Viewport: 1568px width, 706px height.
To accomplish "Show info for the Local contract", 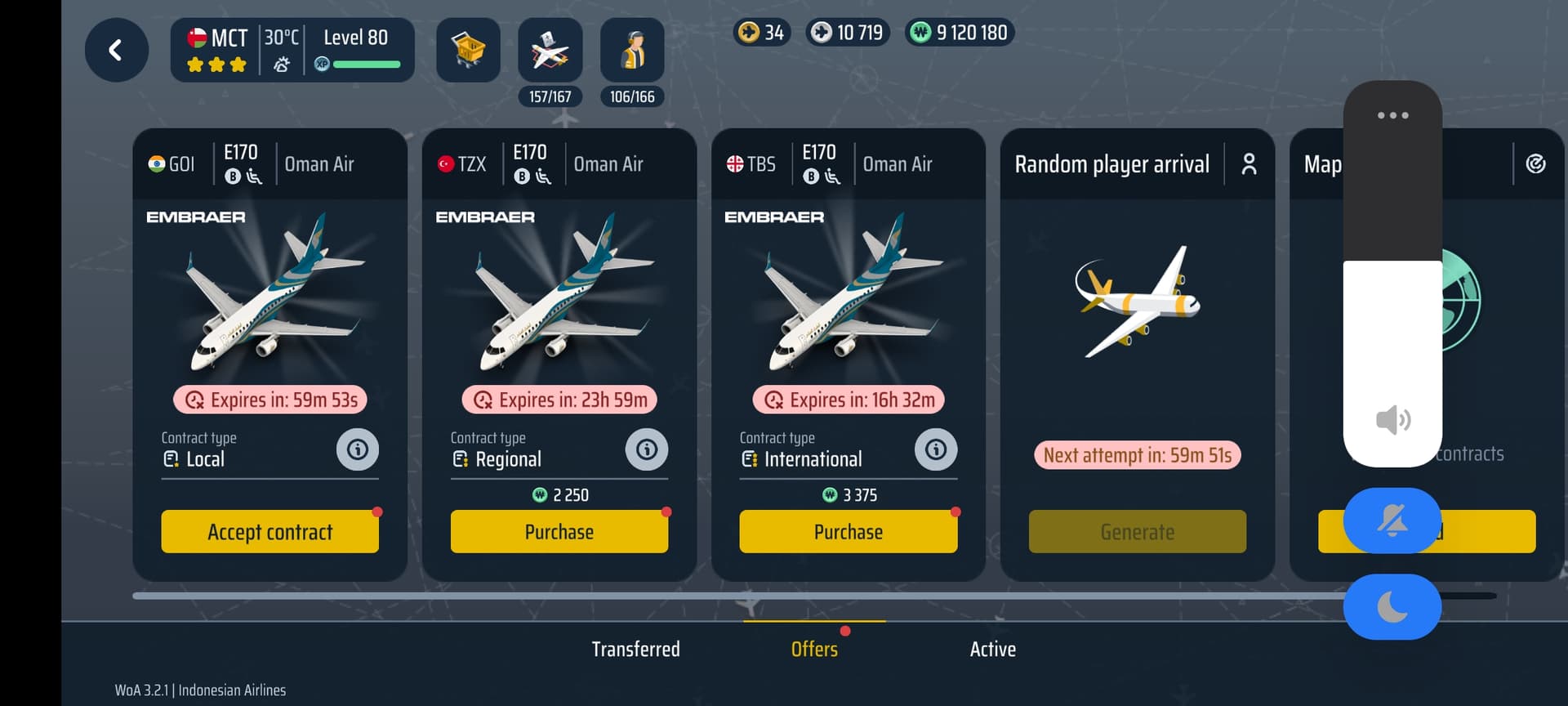I will pos(358,449).
